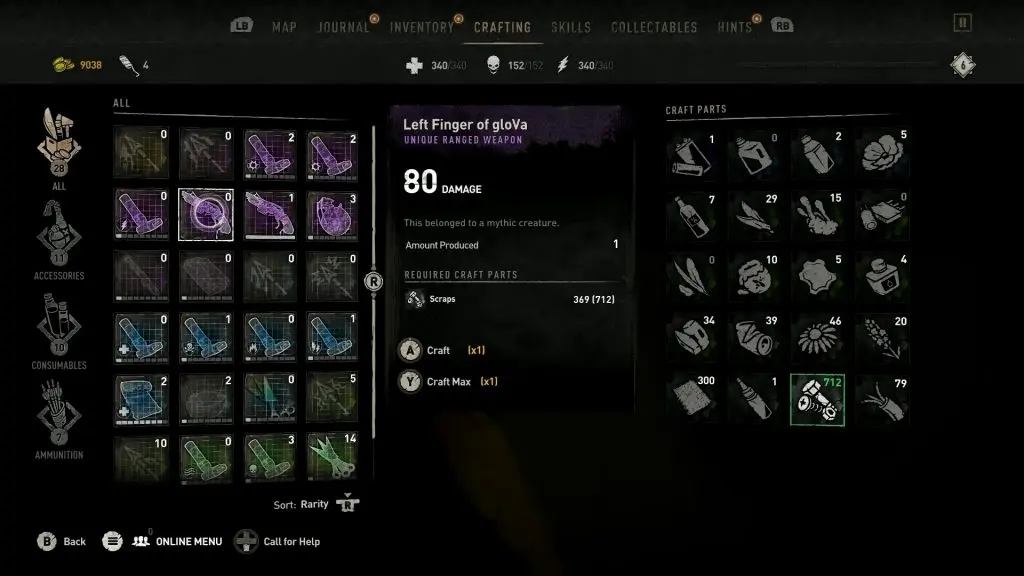Craft one Left Finger of gloVa
This screenshot has width=1024, height=576.
tap(437, 351)
